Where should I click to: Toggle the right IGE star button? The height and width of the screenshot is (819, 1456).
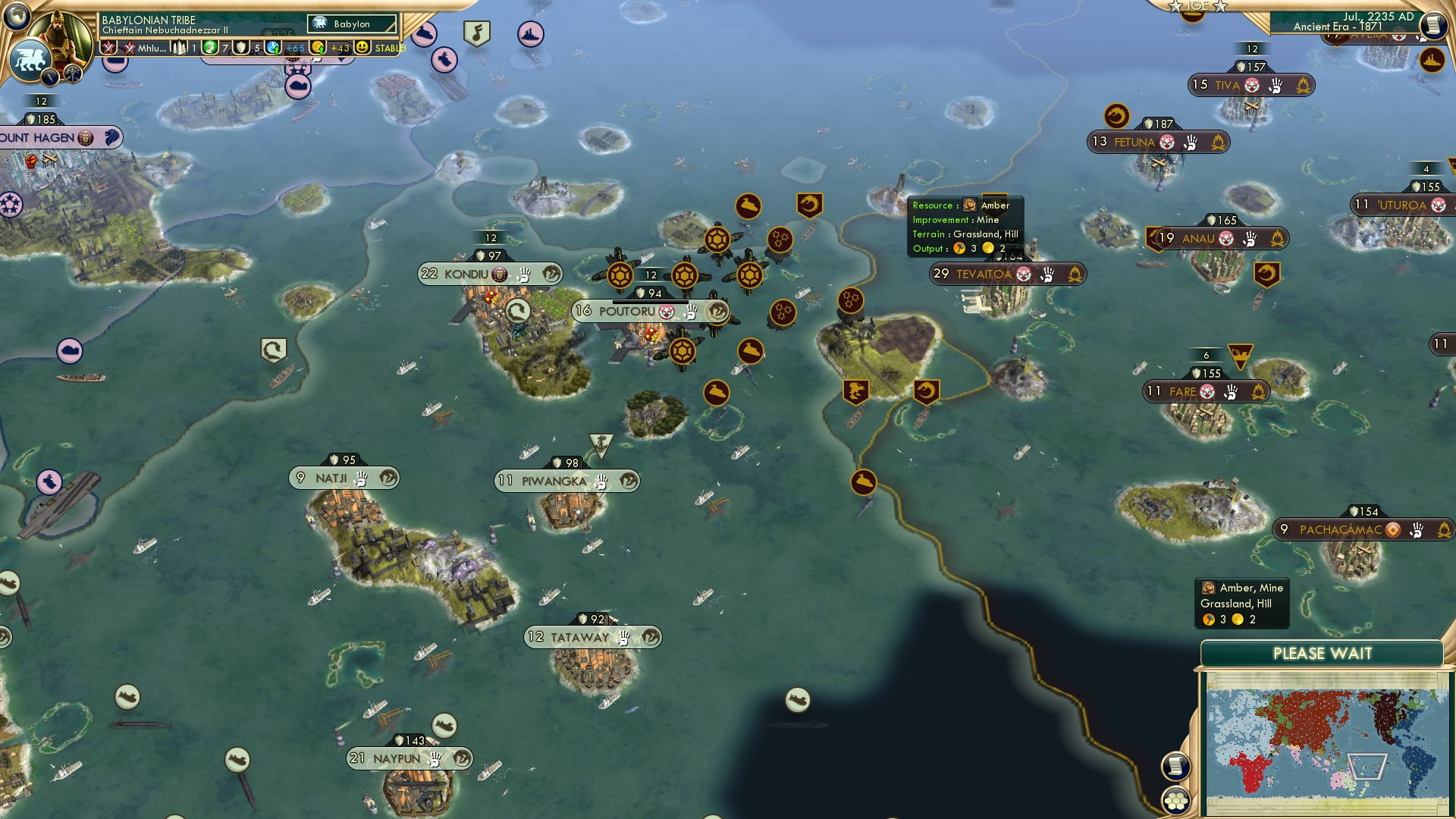[1218, 7]
